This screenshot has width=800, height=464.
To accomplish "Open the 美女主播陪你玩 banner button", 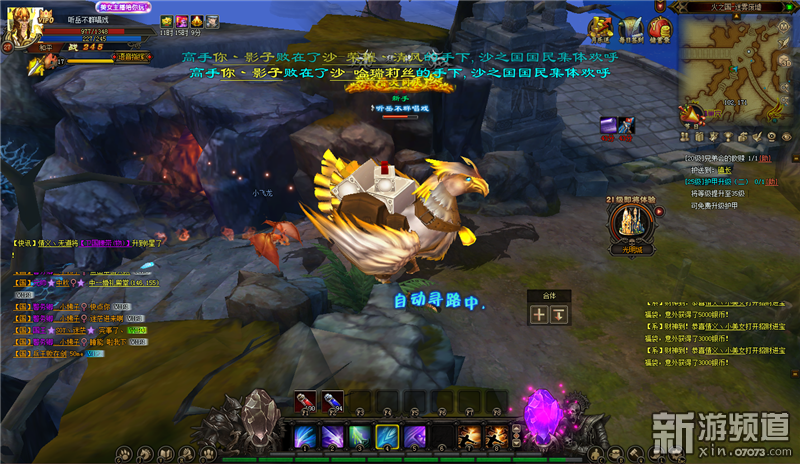I will tap(122, 7).
